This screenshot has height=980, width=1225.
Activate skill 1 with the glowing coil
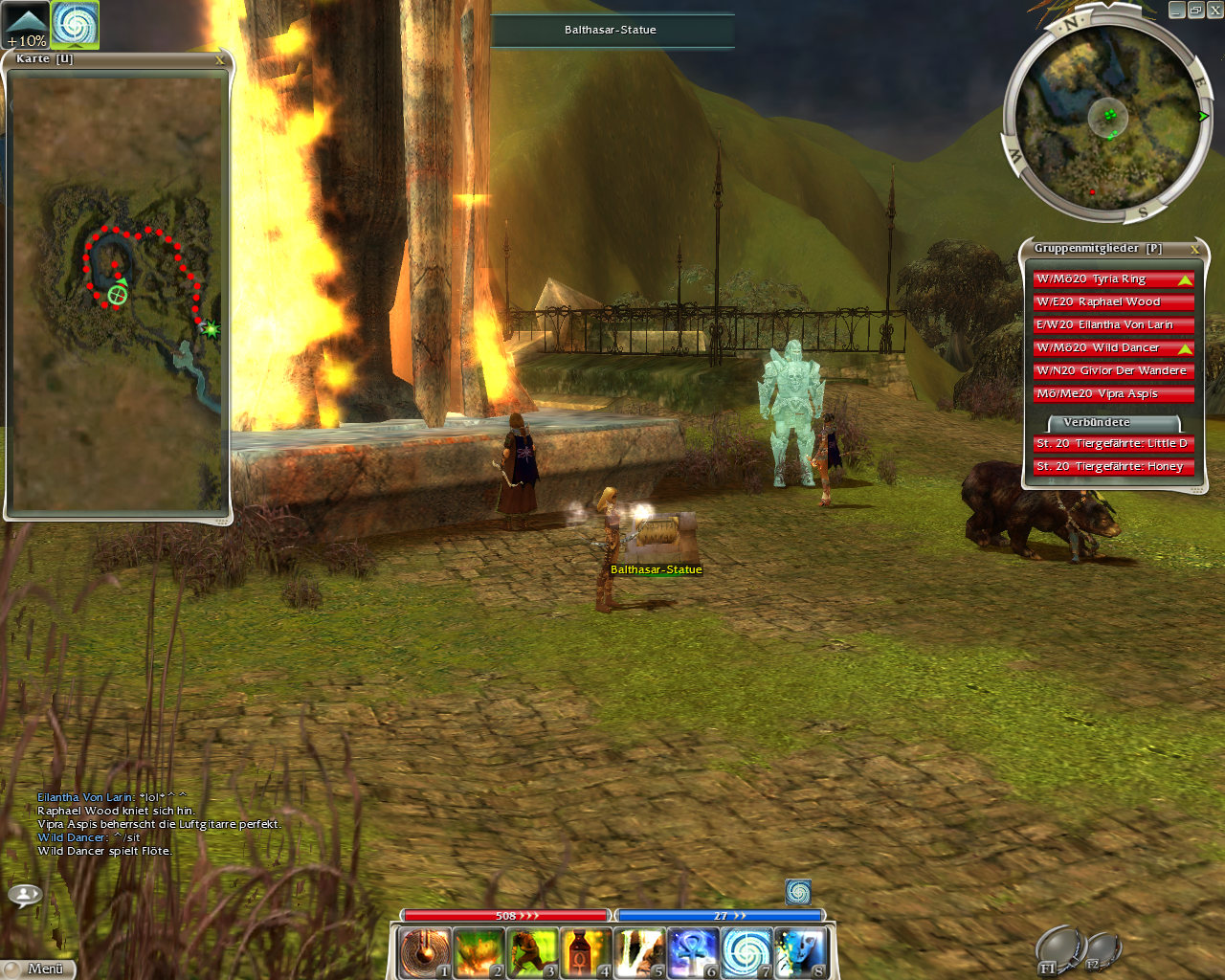pyautogui.click(x=424, y=953)
